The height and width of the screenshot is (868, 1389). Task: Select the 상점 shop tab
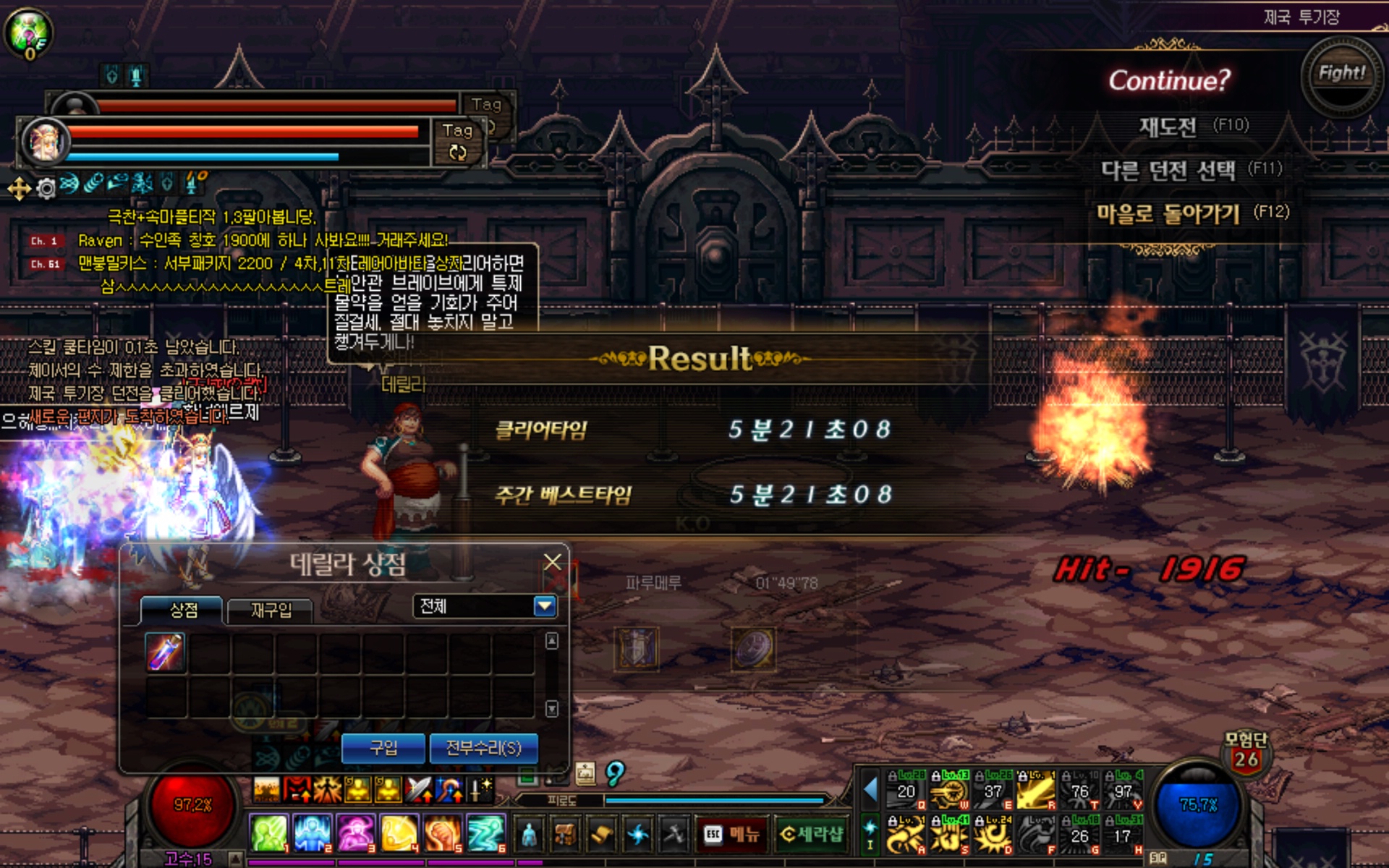[183, 610]
